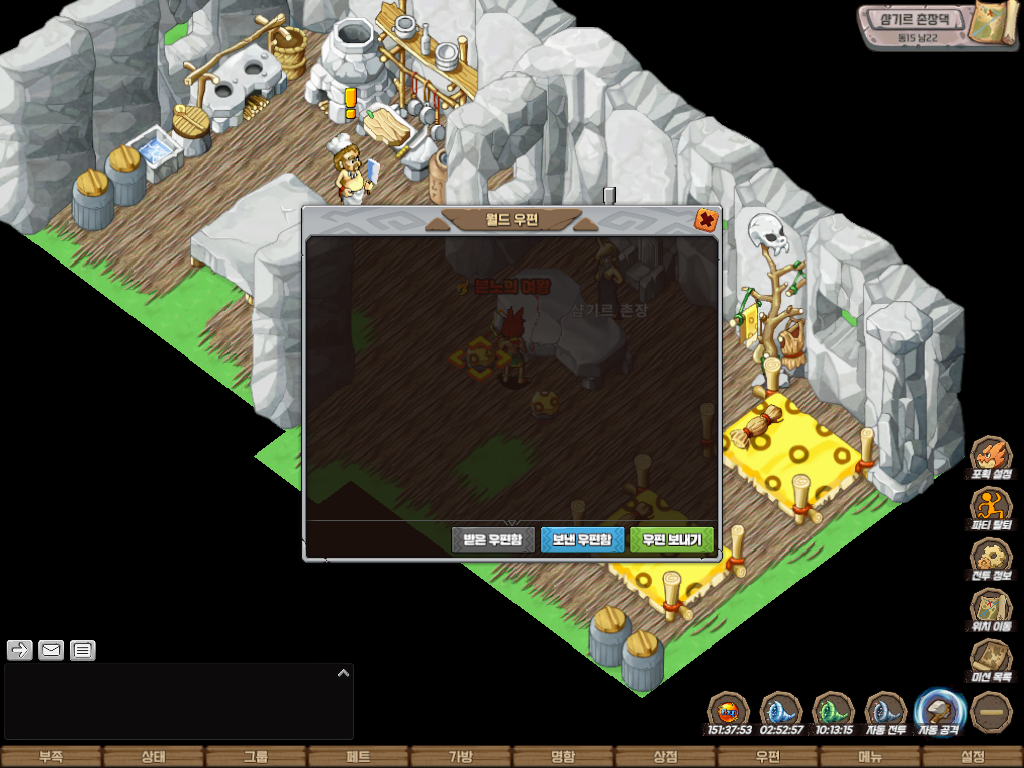Toggle the 자동 공격 auto attack icon
The image size is (1024, 768).
940,712
